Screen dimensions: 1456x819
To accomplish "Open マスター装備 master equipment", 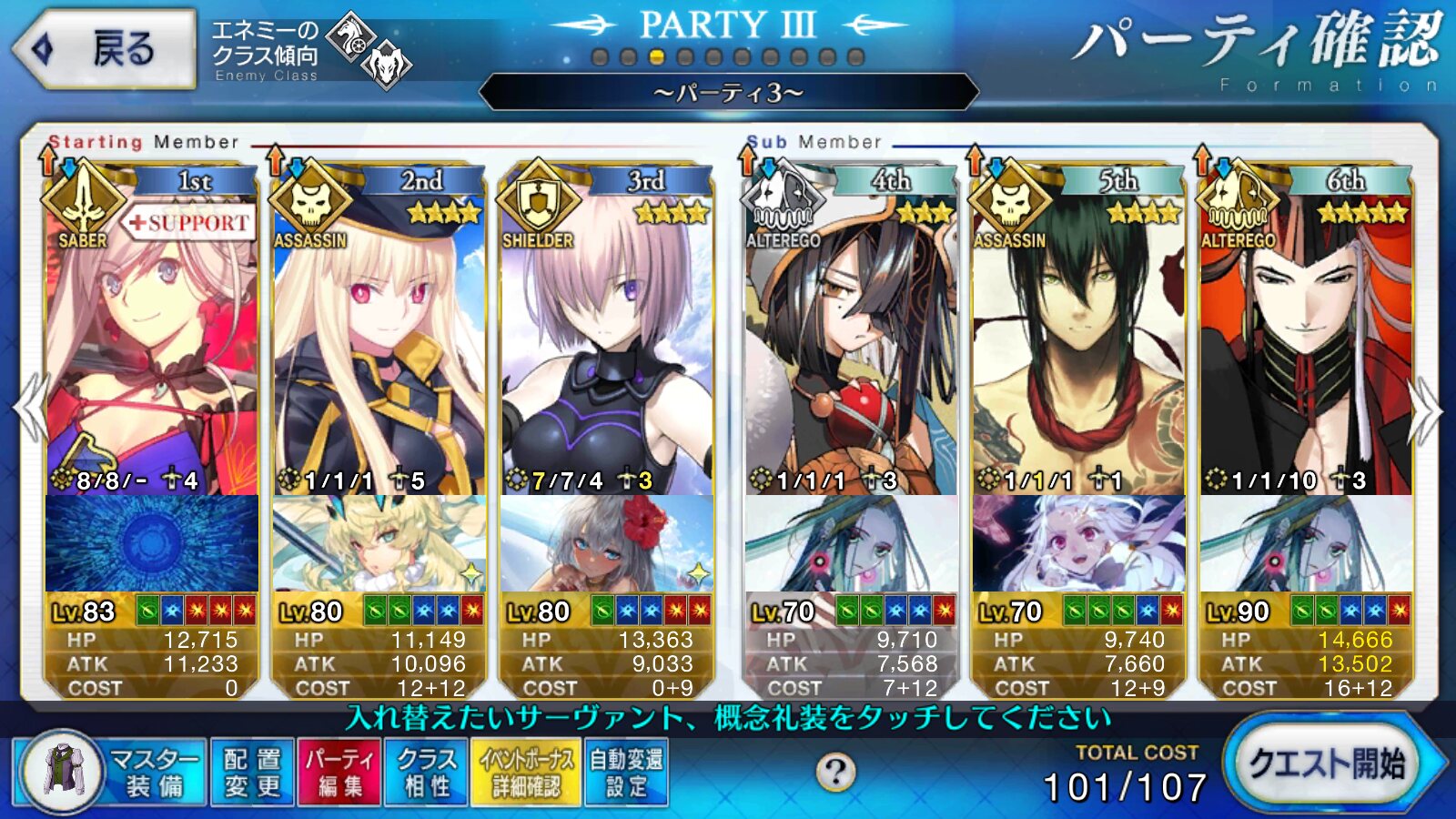I will click(109, 772).
